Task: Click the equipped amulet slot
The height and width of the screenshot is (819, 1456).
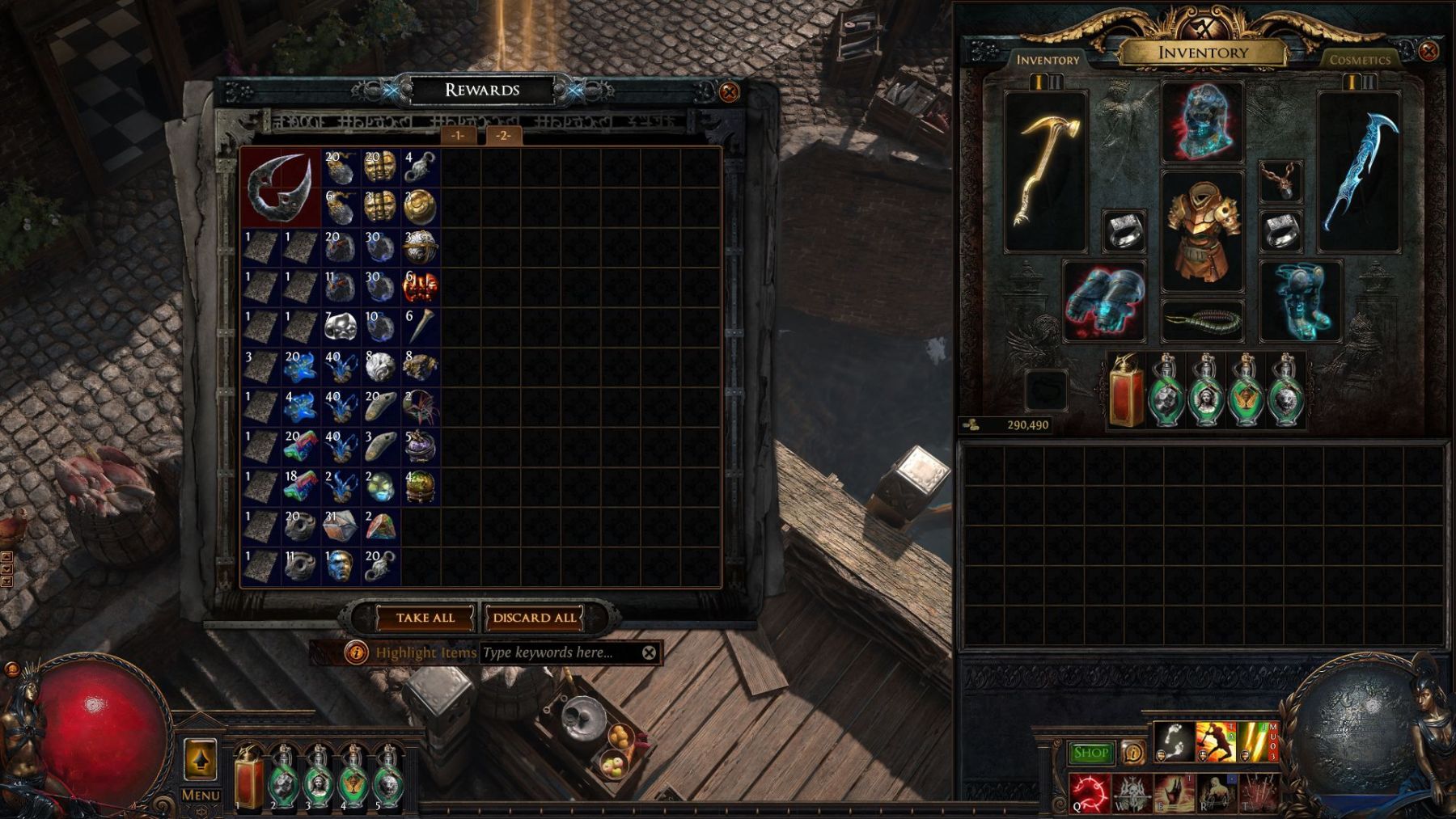Action: click(1280, 180)
